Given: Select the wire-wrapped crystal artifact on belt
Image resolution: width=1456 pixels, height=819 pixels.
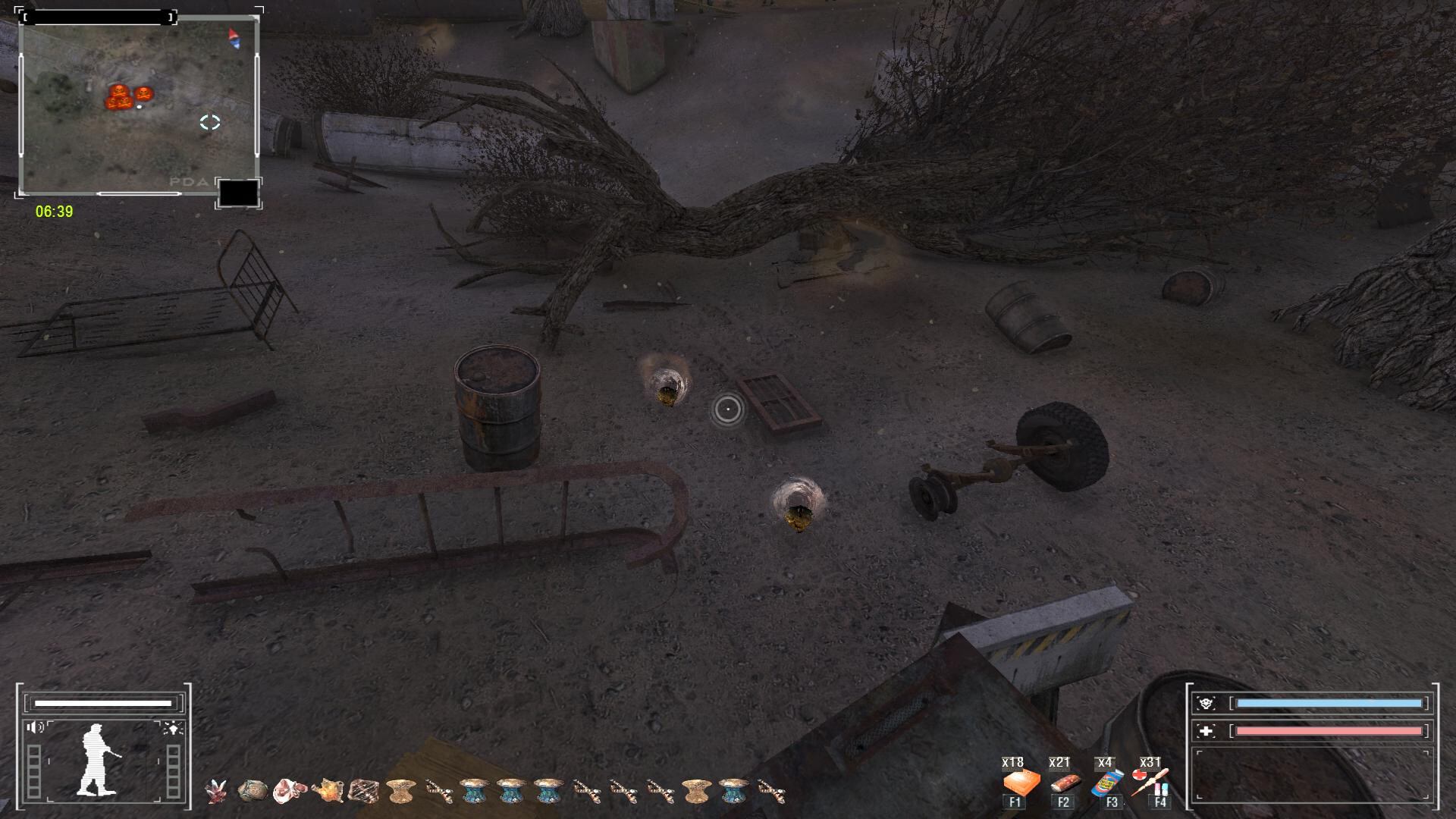Looking at the screenshot, I should (363, 791).
